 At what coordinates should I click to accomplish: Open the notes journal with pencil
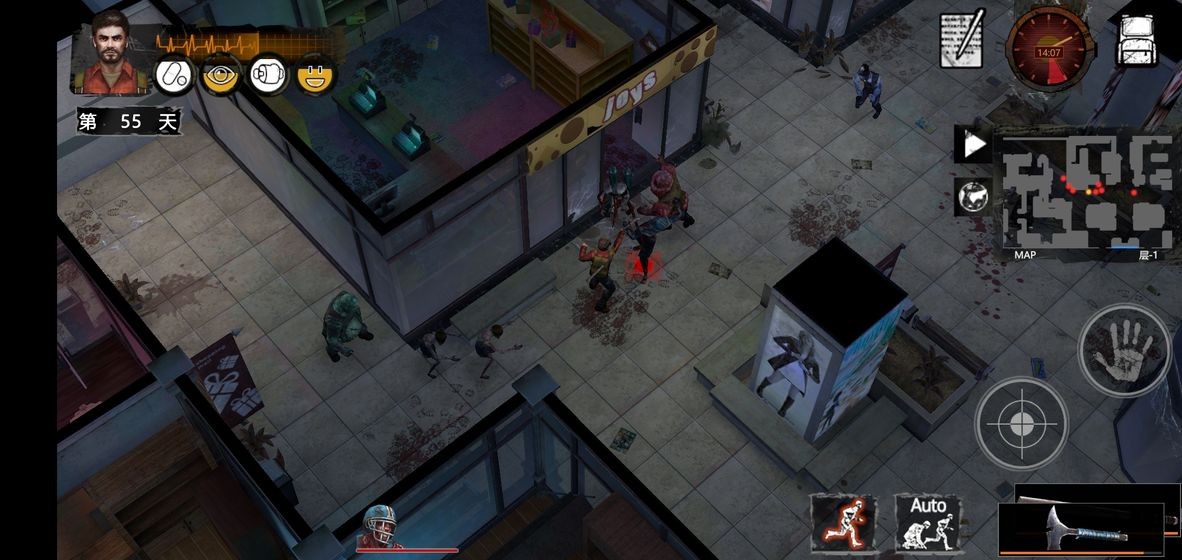click(x=961, y=40)
